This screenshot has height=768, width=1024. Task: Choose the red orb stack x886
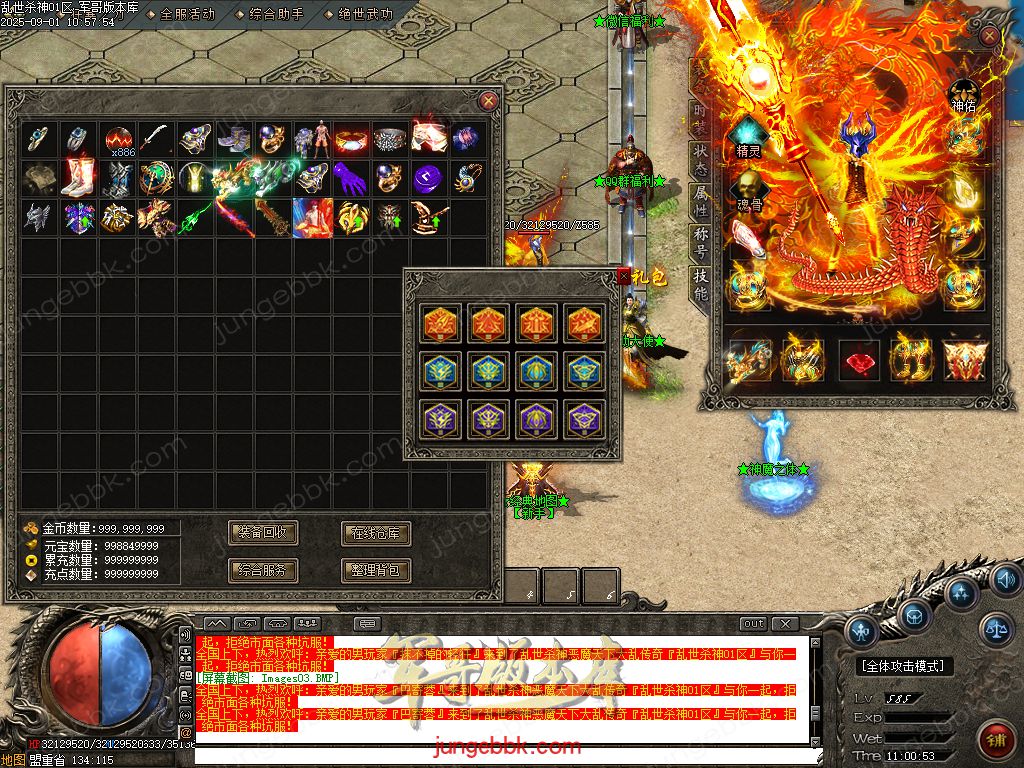(x=120, y=139)
